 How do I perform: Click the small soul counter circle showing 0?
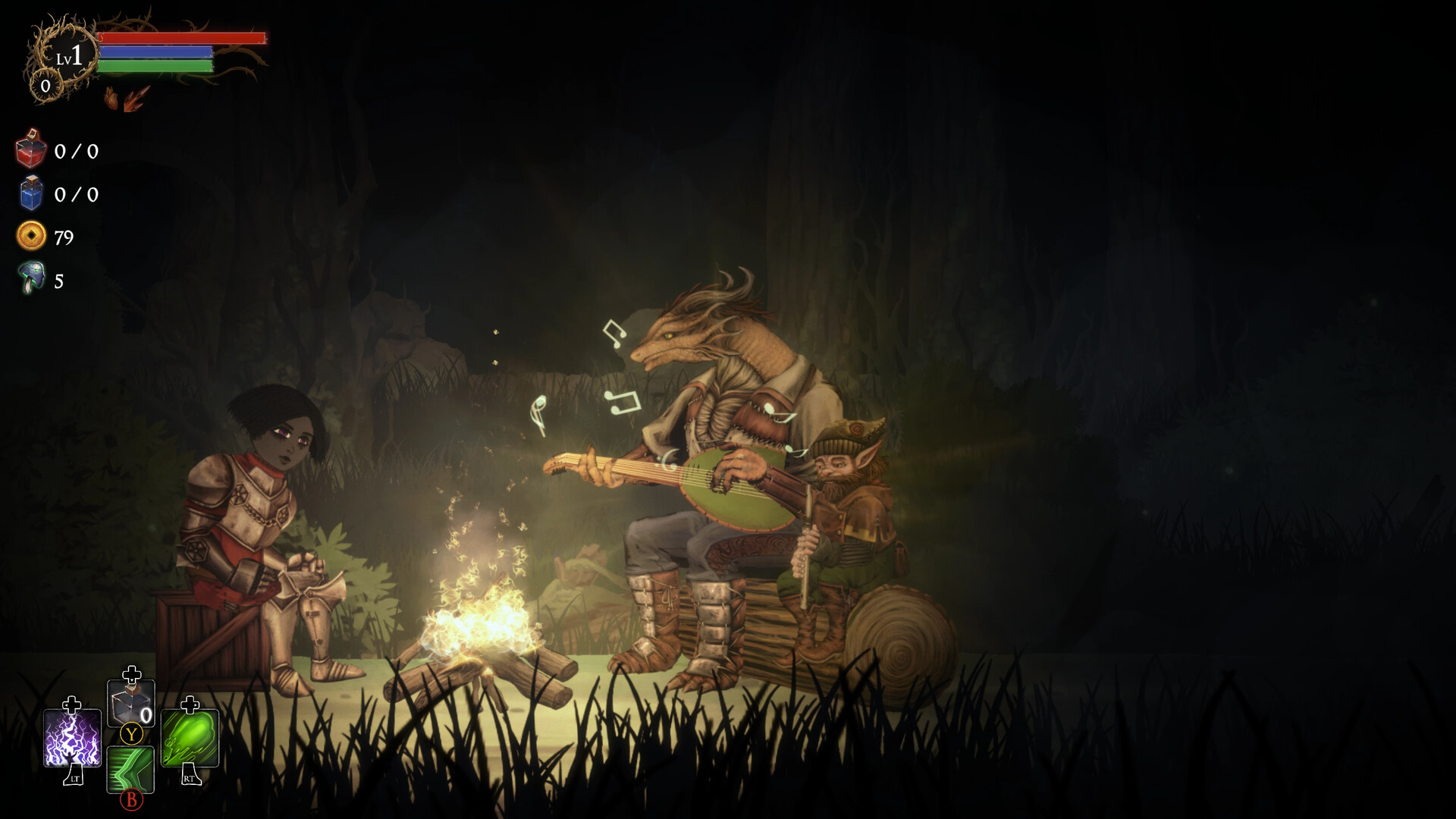point(45,86)
